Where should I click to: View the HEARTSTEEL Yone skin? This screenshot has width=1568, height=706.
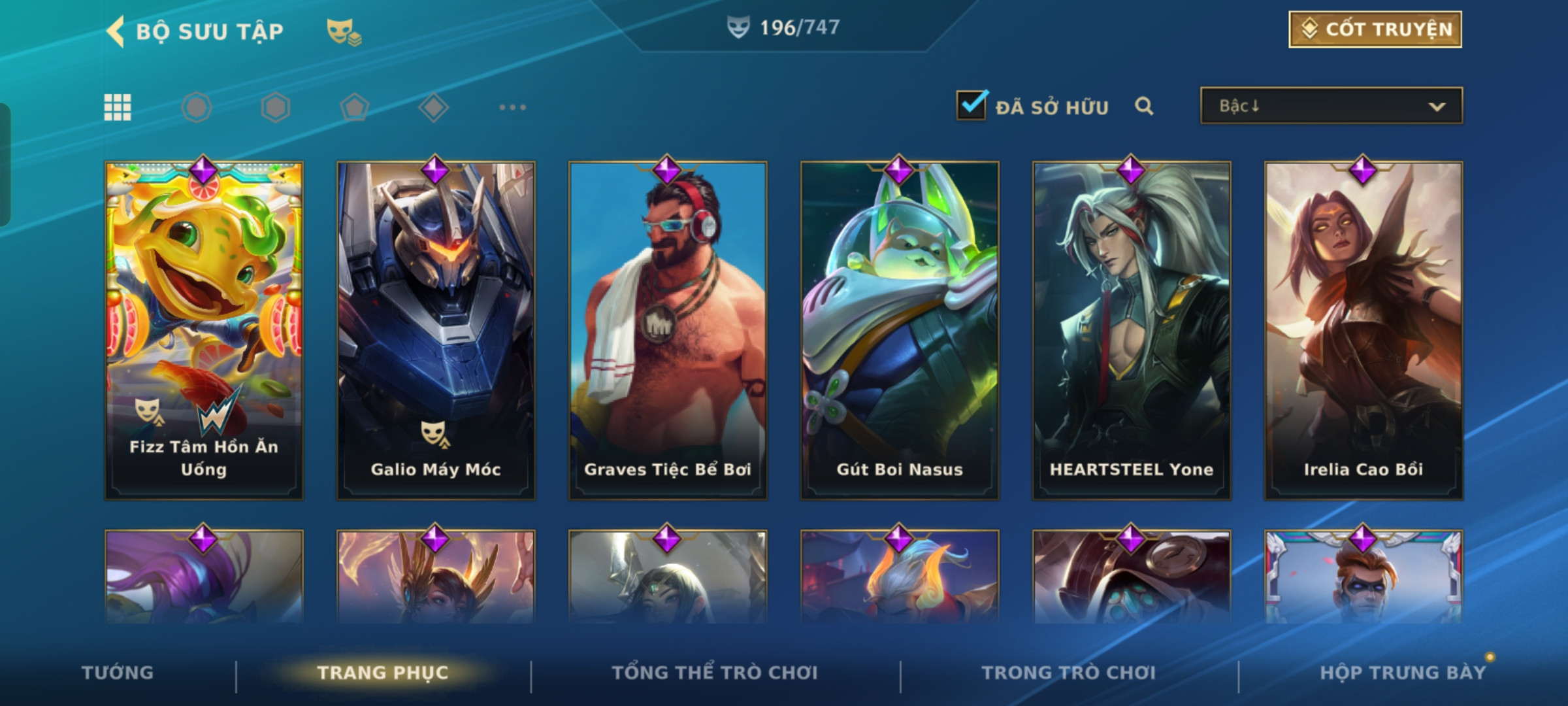pyautogui.click(x=1132, y=330)
